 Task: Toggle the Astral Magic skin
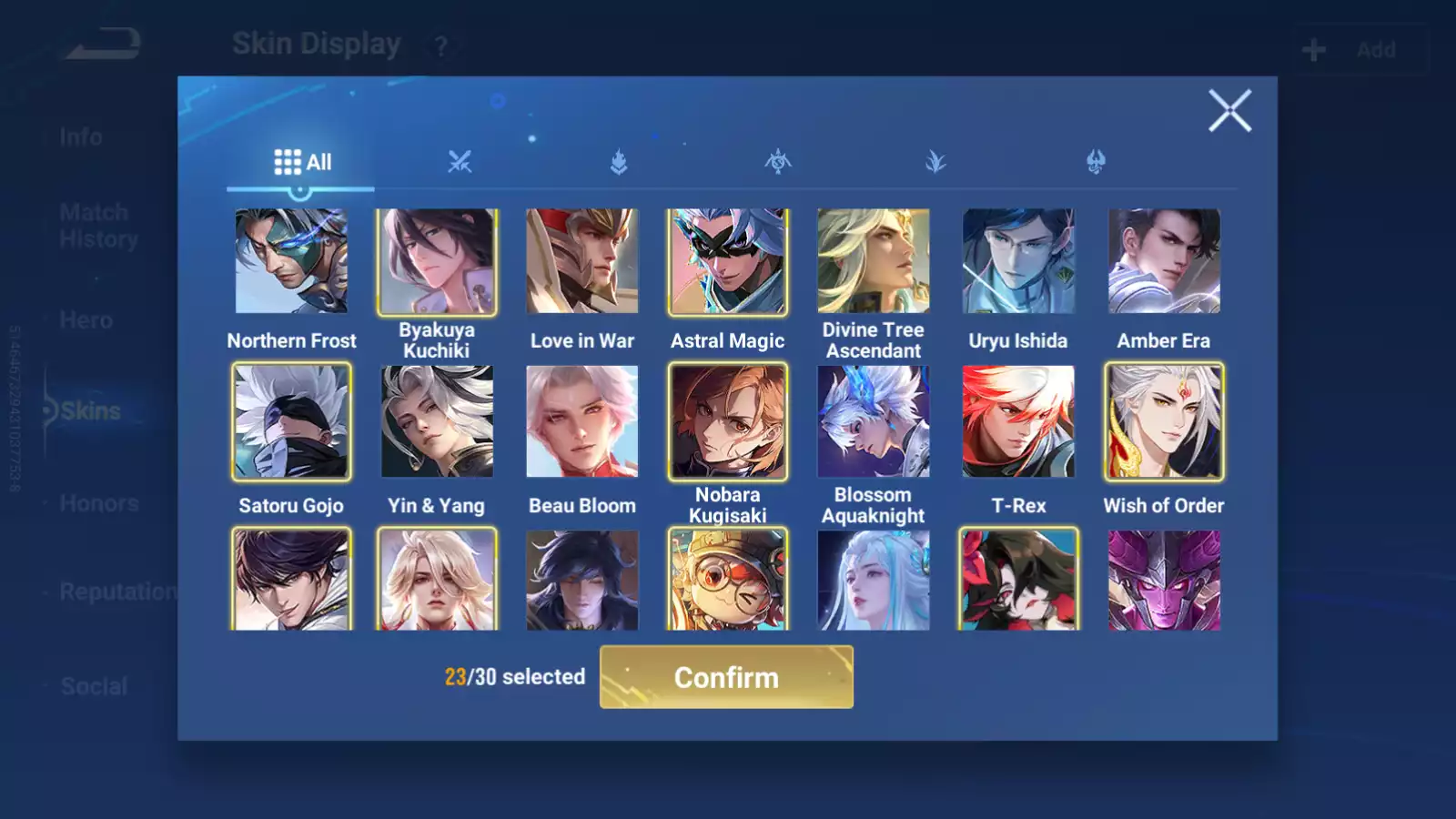728,262
